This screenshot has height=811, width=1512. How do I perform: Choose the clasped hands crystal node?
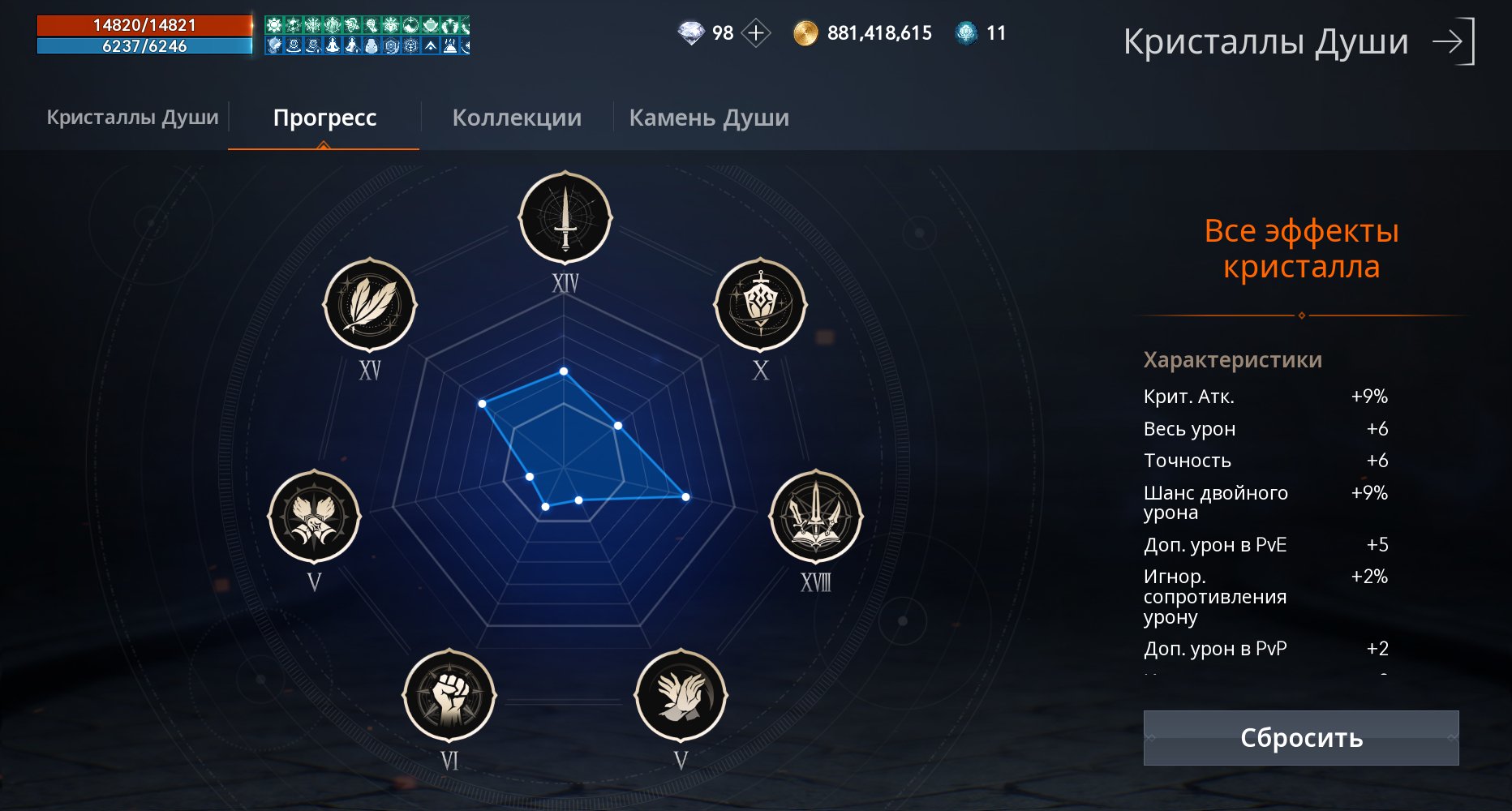681,695
